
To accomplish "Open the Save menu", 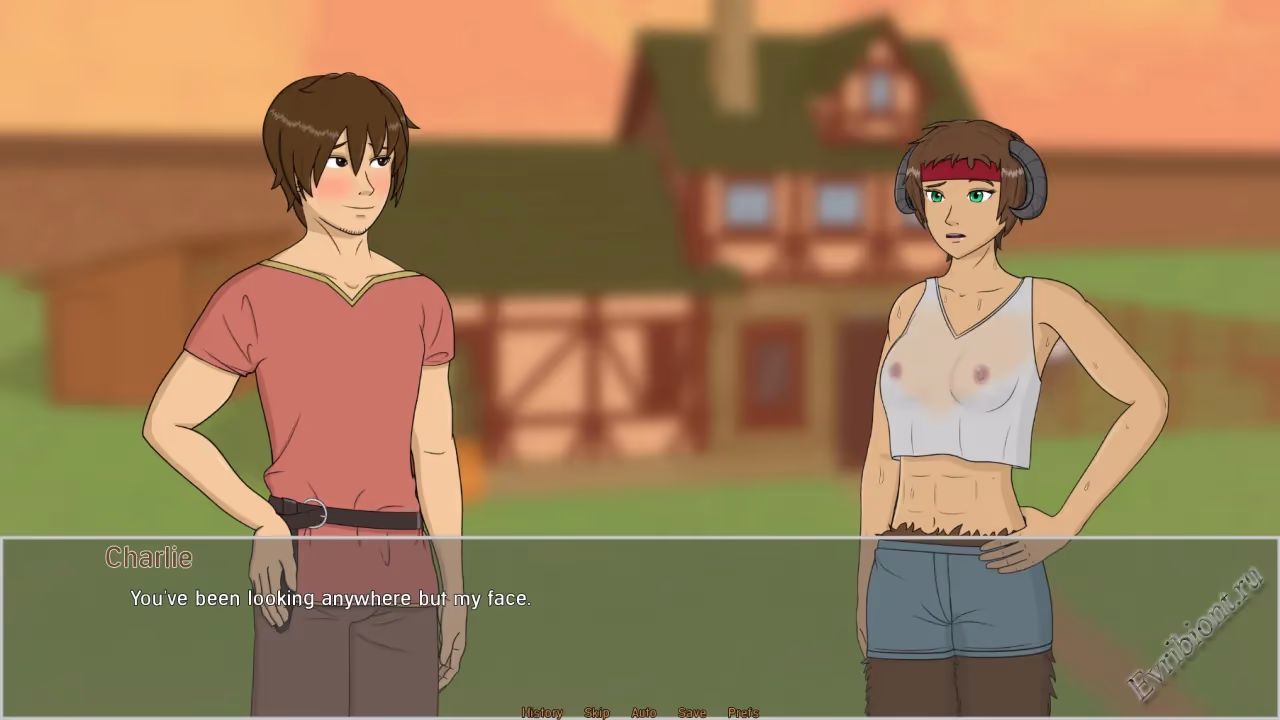I will (692, 712).
